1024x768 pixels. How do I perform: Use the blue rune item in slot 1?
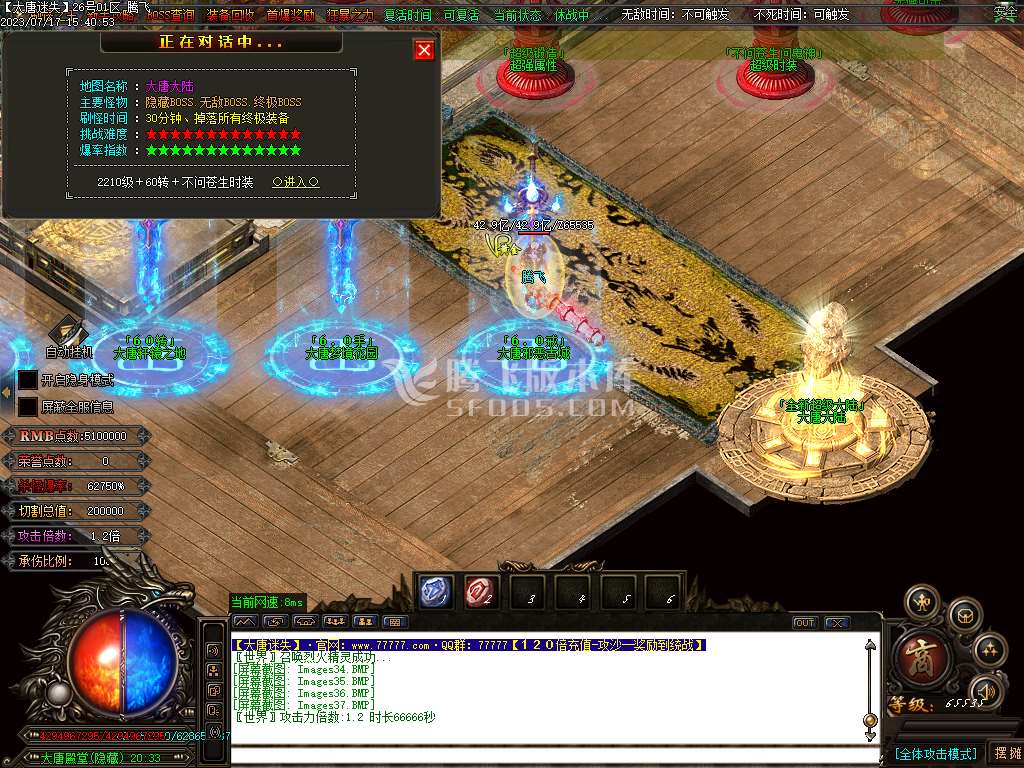tap(435, 593)
